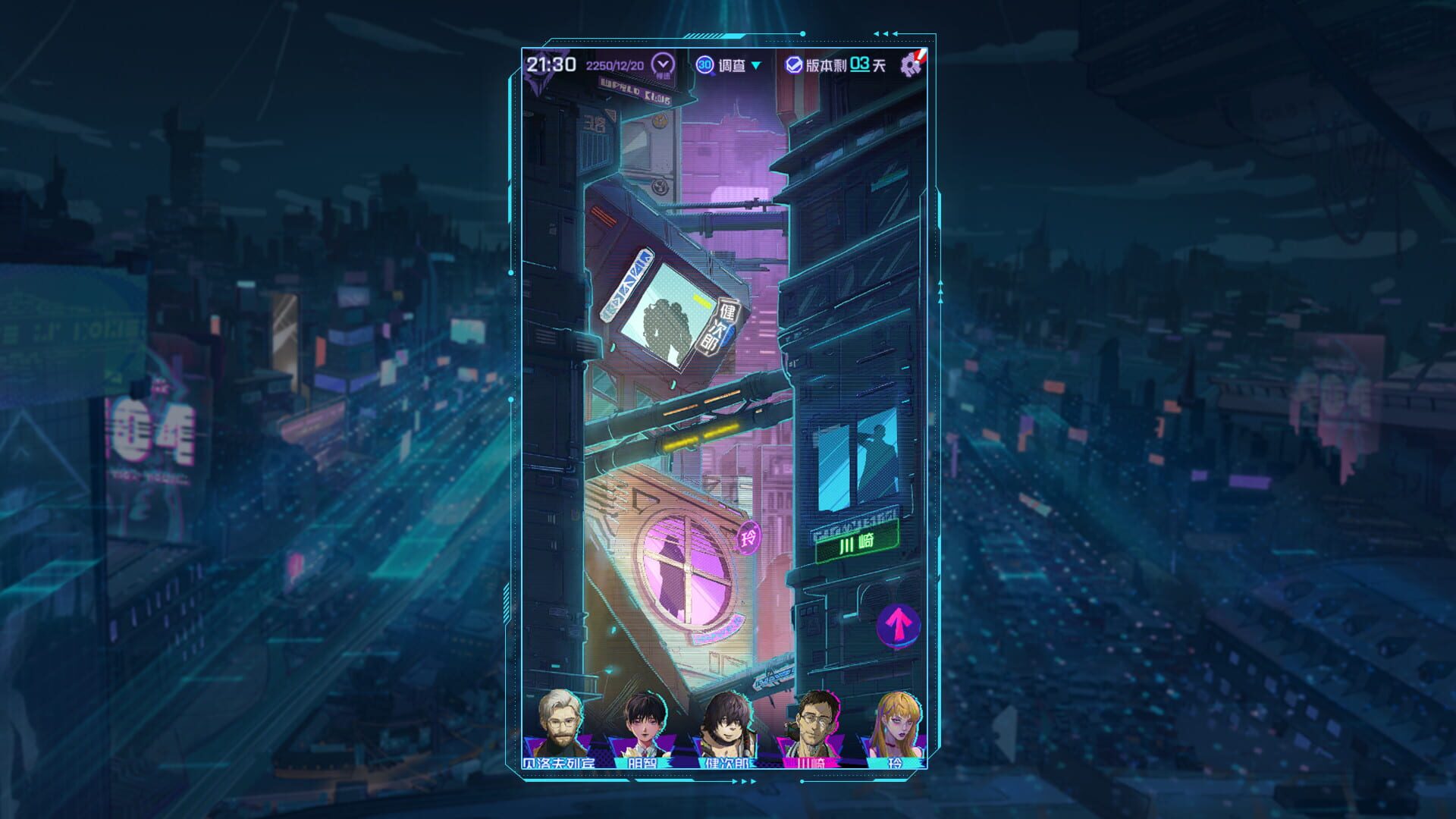Click the 03 days remaining counter
This screenshot has height=819, width=1456.
tap(858, 65)
